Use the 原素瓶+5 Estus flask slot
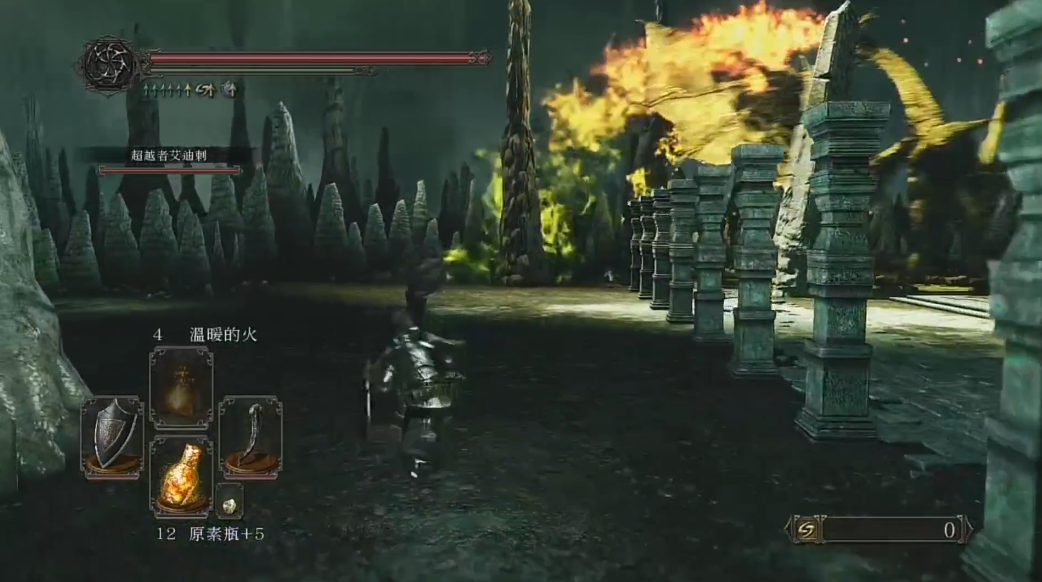Viewport: 1042px width, 582px height. point(181,476)
